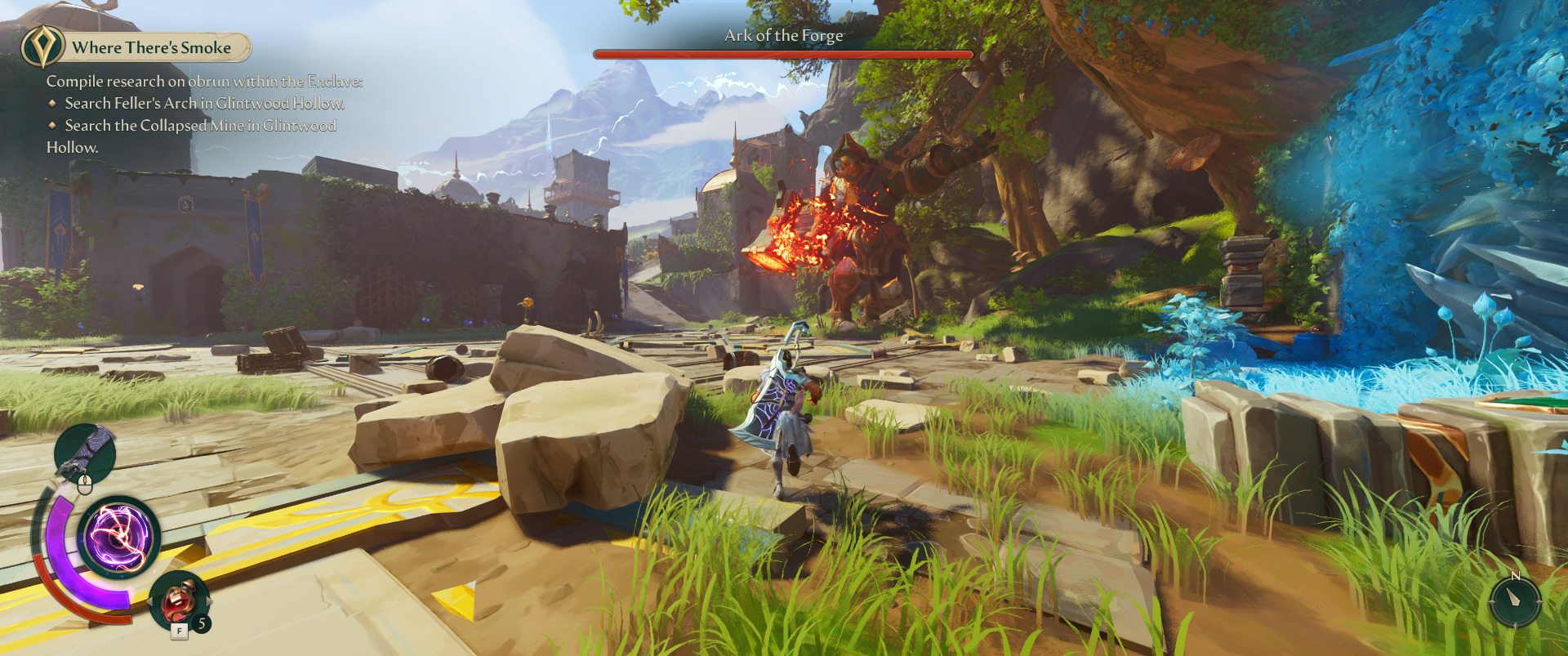
Task: Open the Where There's Smoke quest tracker
Action: click(x=152, y=47)
